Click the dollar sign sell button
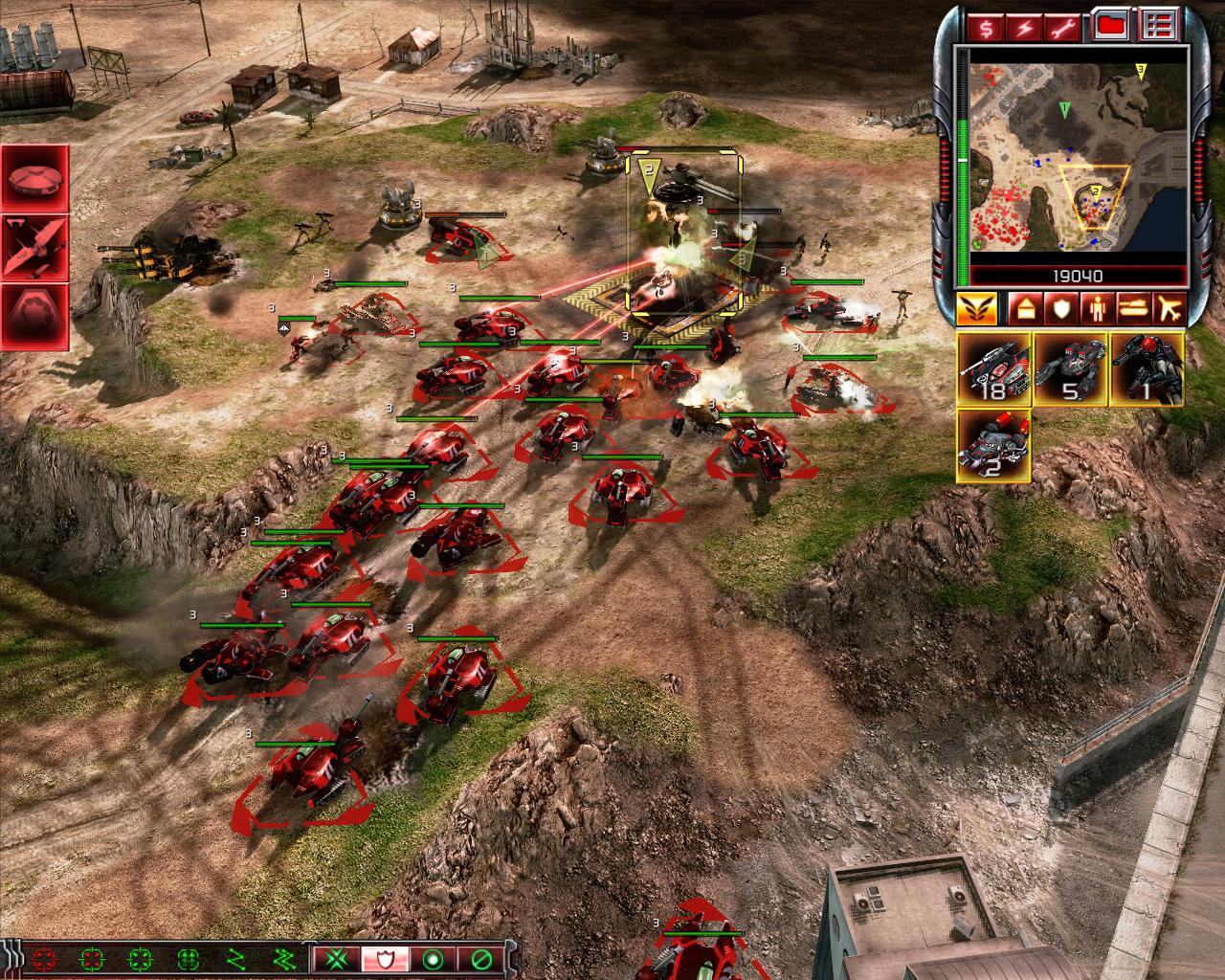Viewport: 1225px width, 980px height. click(x=987, y=27)
